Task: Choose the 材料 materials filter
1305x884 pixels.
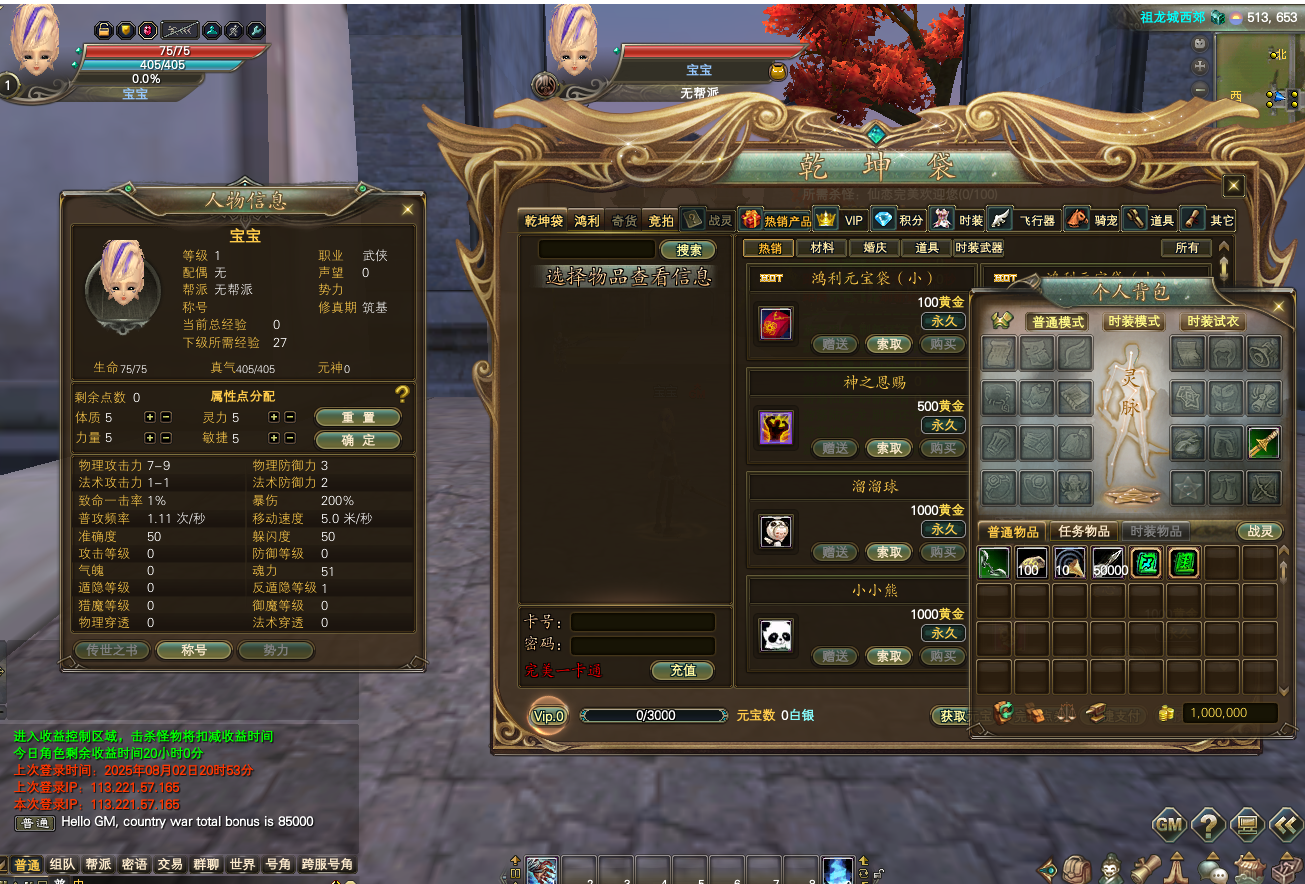Action: pos(823,248)
